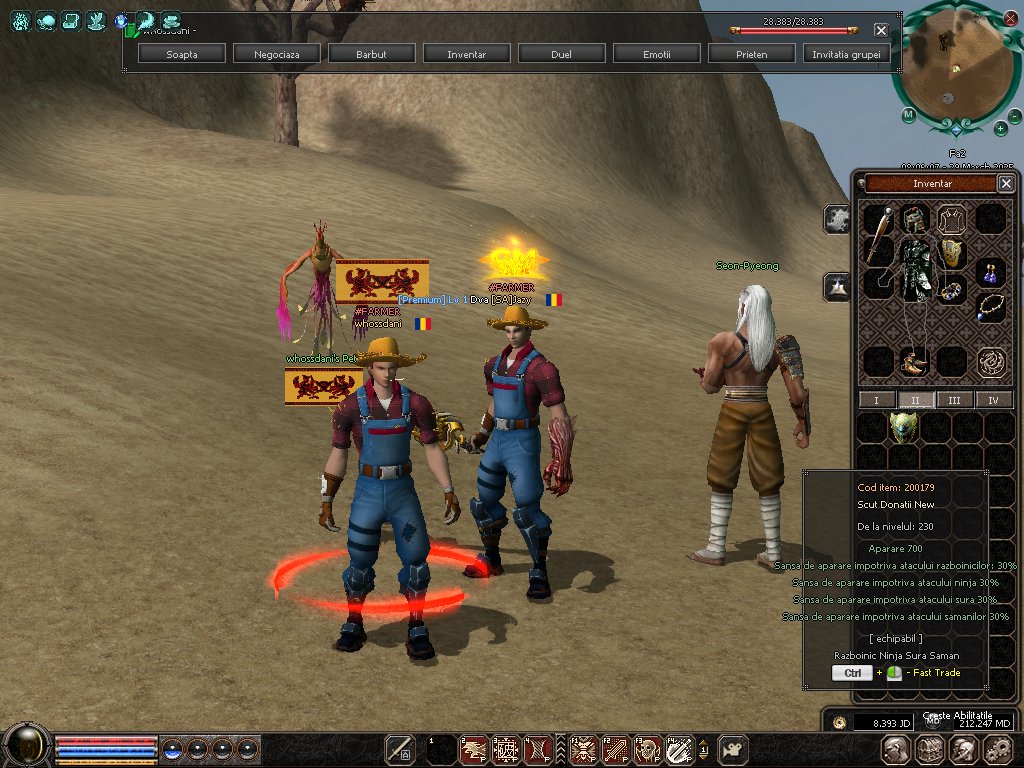
Task: Close the target bar panel
Action: [880, 30]
